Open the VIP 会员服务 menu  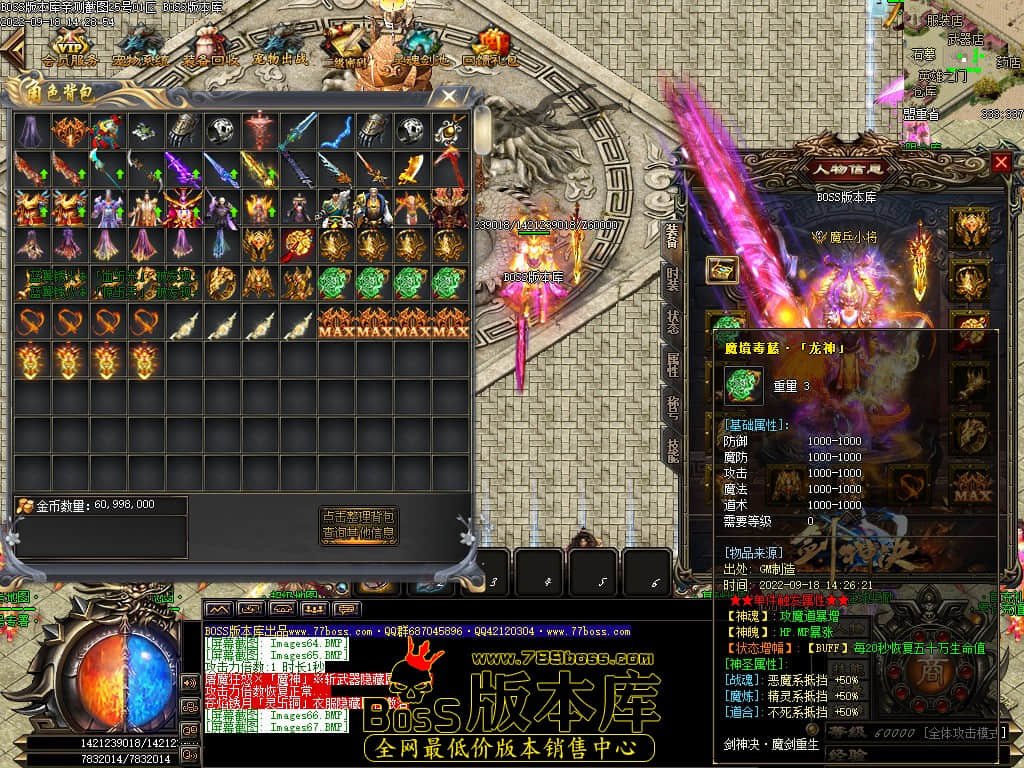tap(70, 47)
